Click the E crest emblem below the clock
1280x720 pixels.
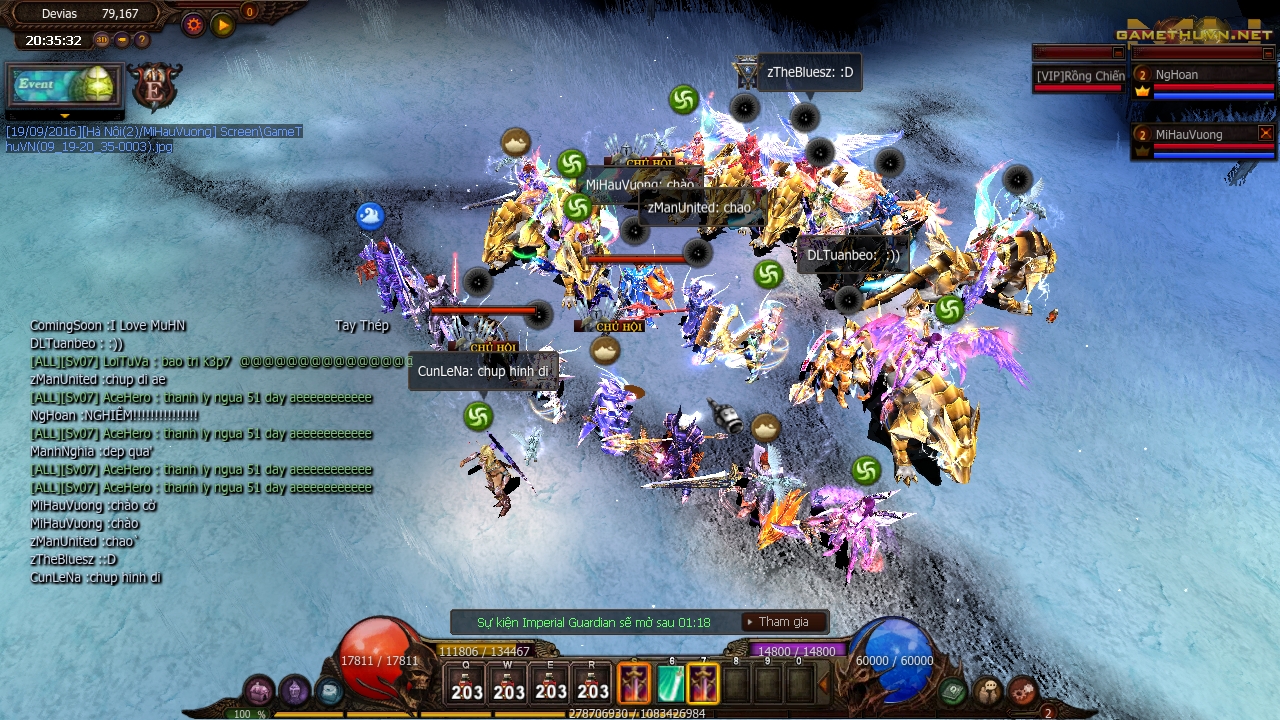pos(155,88)
